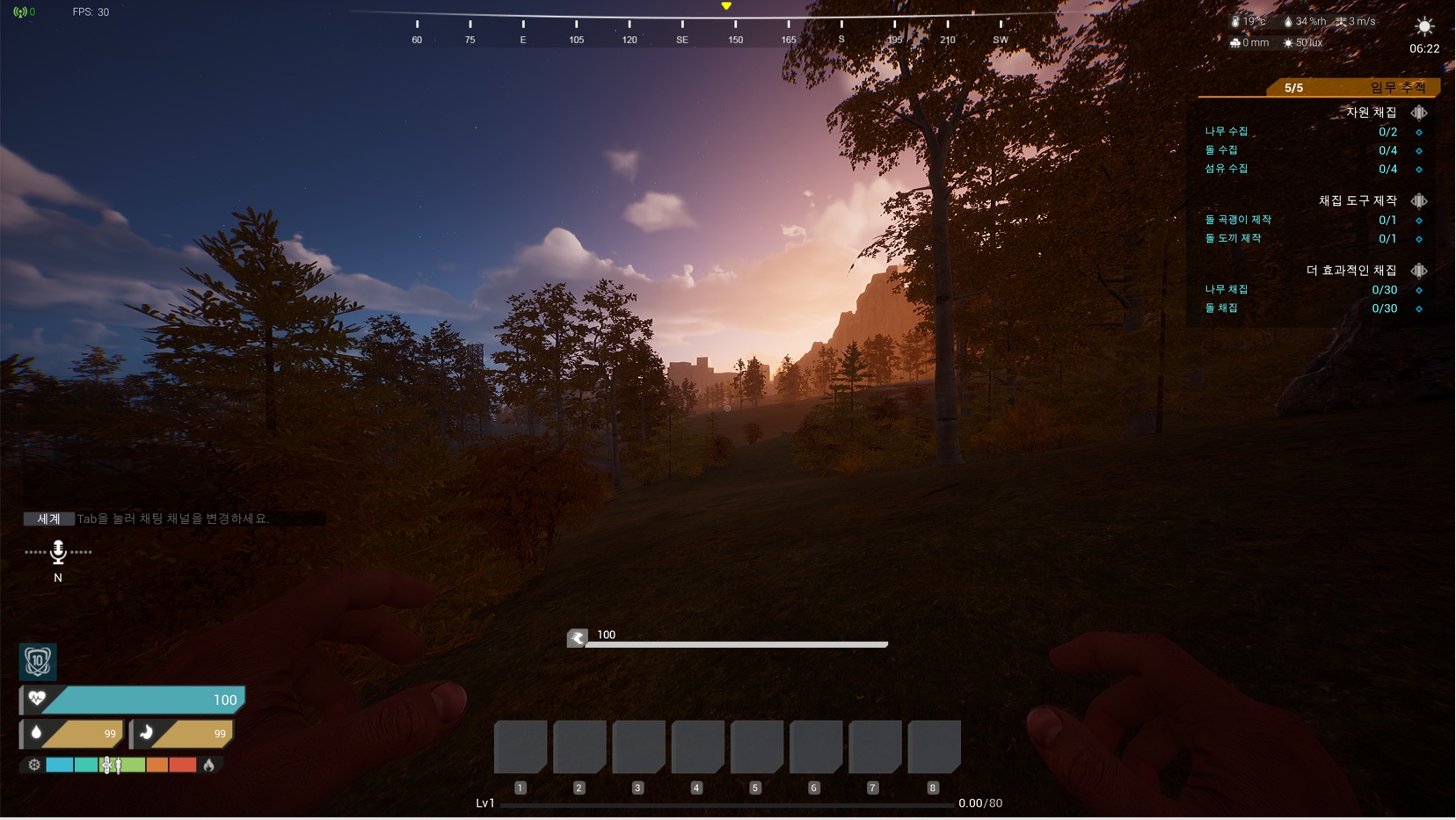The image size is (1456, 820).
Task: Open the shield status icon above health
Action: click(38, 661)
